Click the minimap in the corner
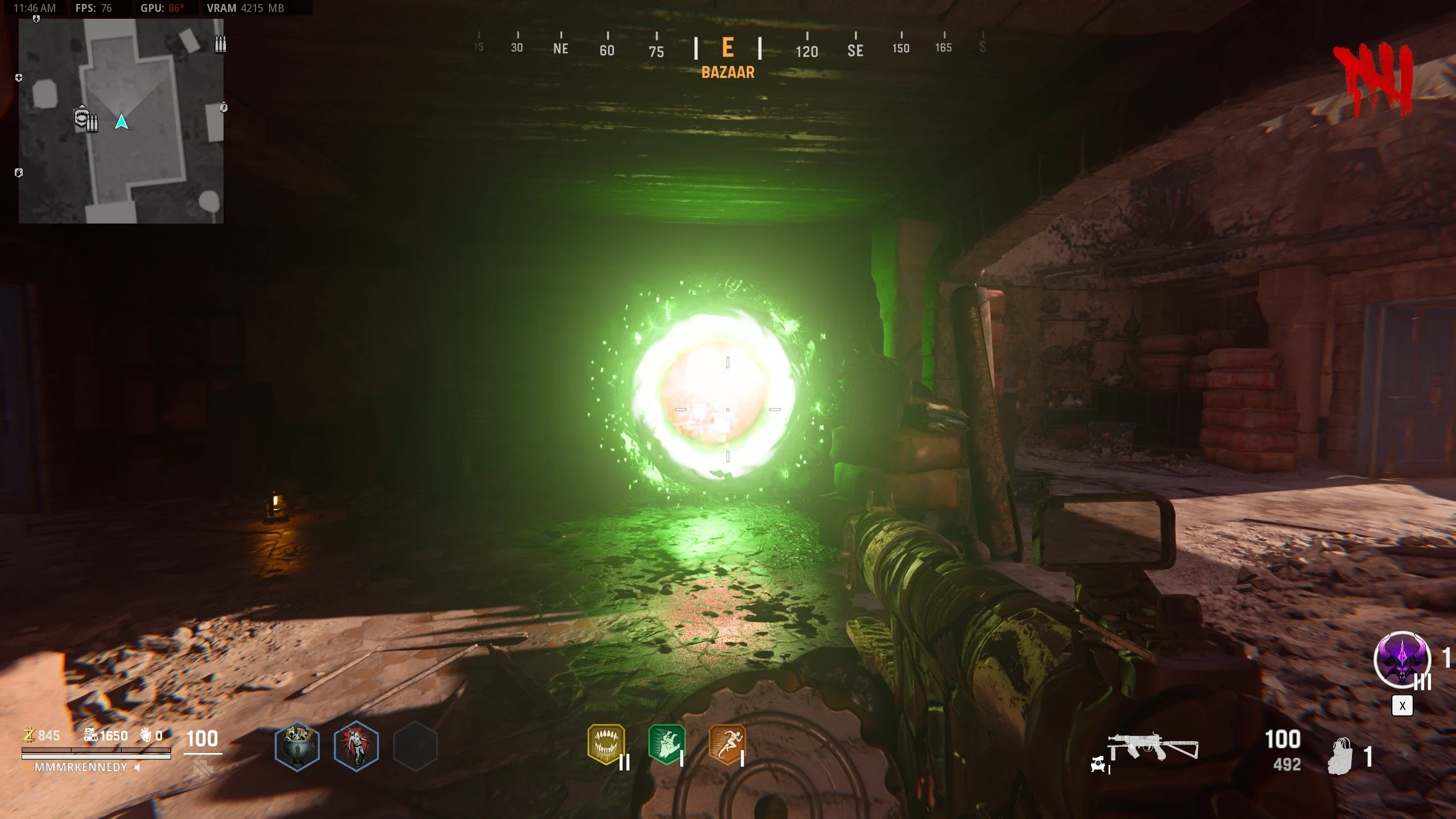This screenshot has width=1456, height=819. click(x=121, y=121)
